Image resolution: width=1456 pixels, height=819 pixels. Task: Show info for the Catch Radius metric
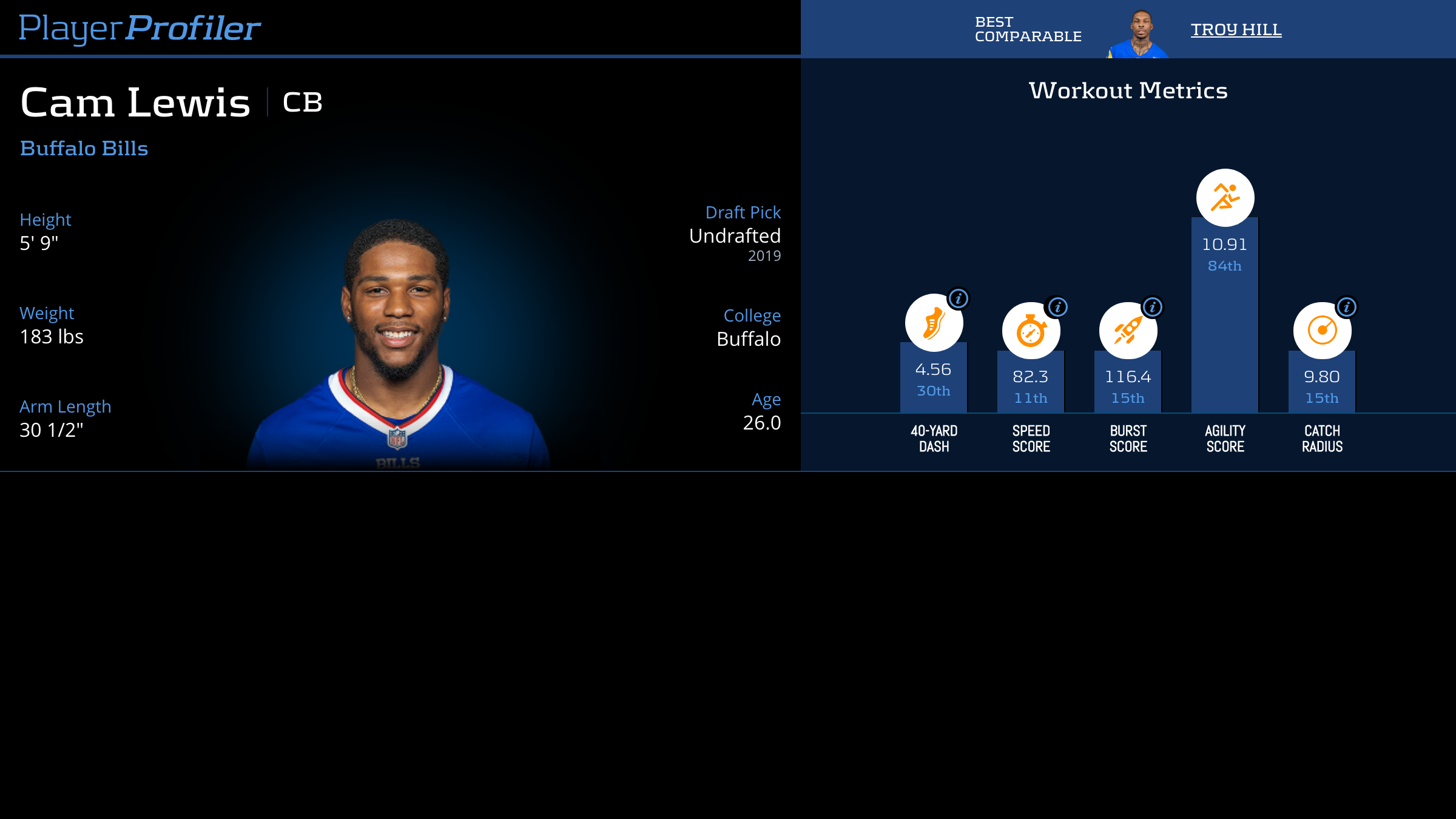pos(1347,307)
